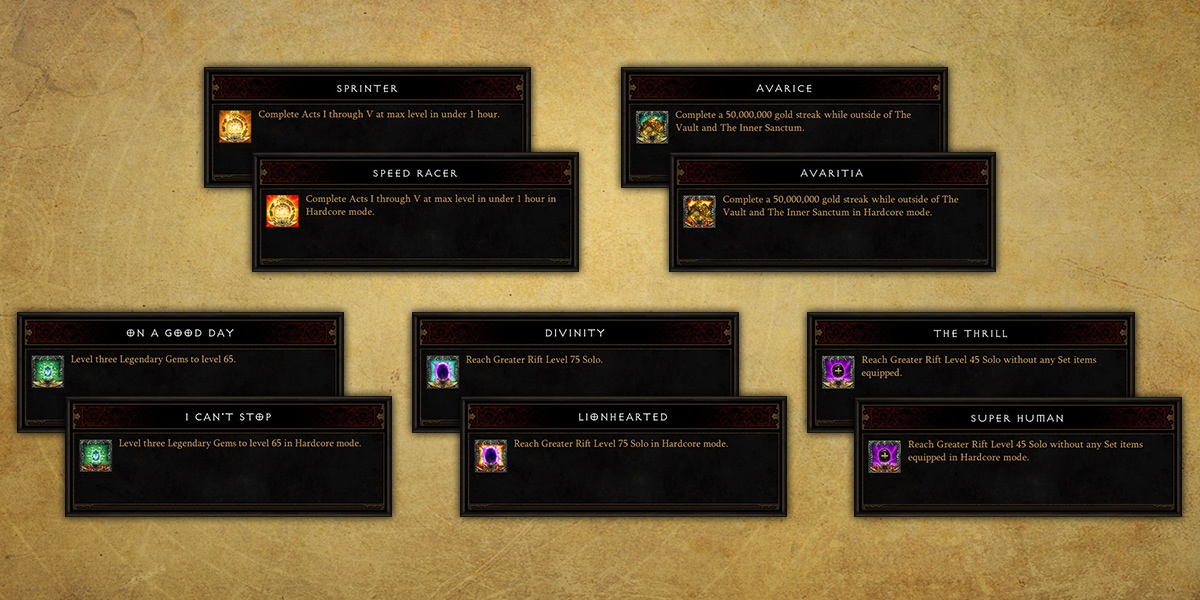This screenshot has width=1200, height=600.
Task: Open the Speed Racer achievement entry
Action: (x=415, y=173)
